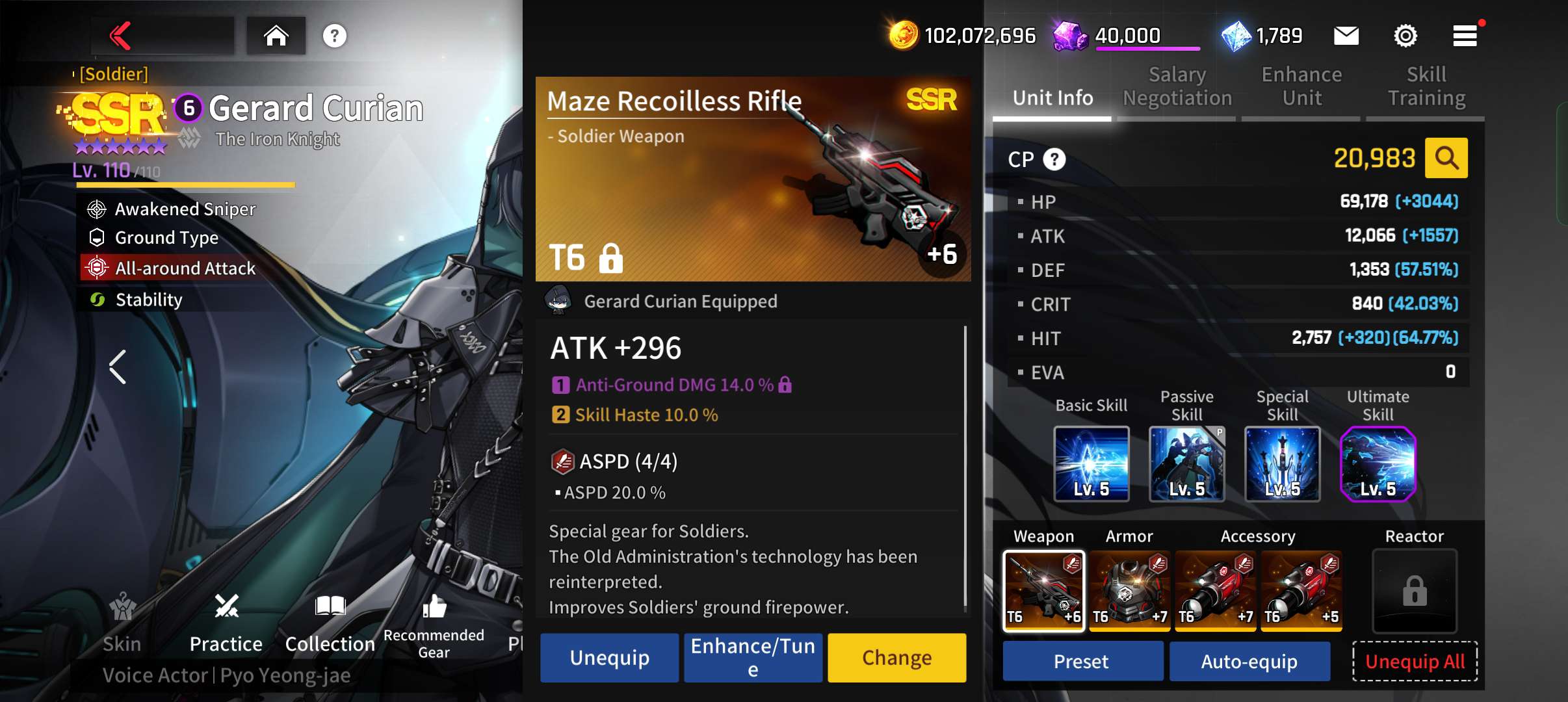Screen dimensions: 1568x702
Task: Click Unequip All gear
Action: pos(1415,662)
